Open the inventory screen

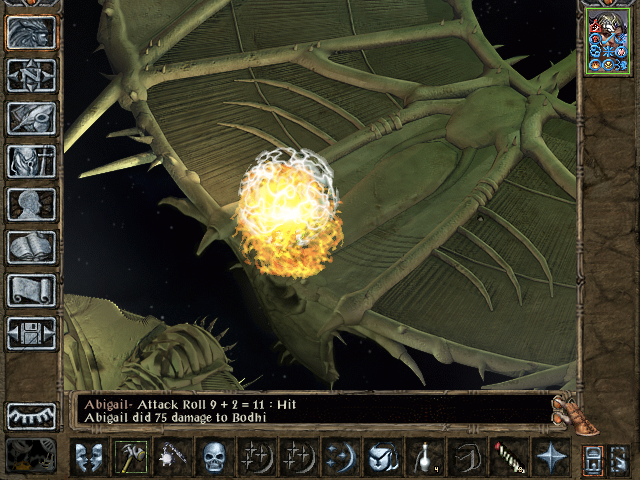[31, 161]
